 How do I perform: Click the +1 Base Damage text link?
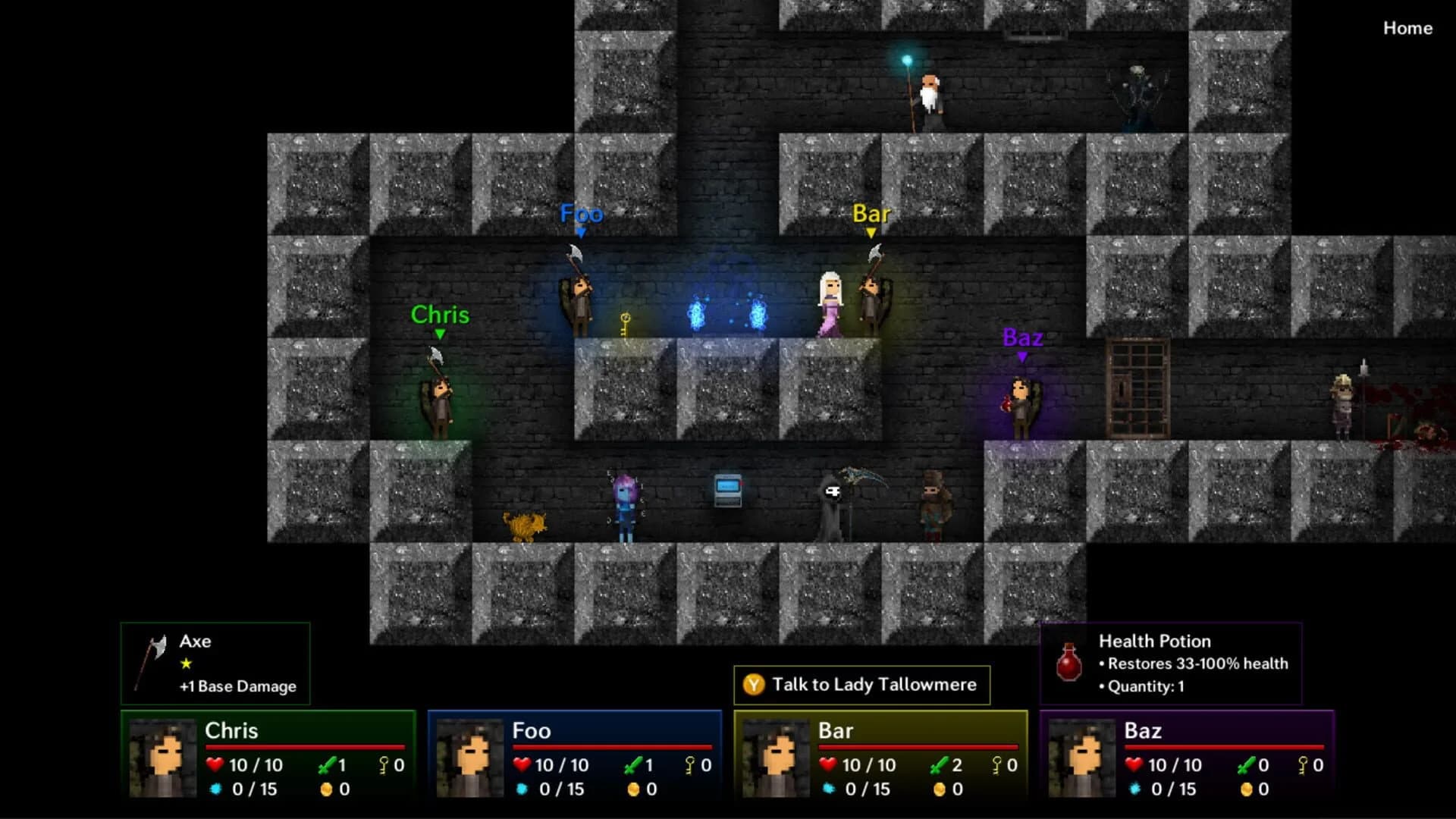(236, 687)
